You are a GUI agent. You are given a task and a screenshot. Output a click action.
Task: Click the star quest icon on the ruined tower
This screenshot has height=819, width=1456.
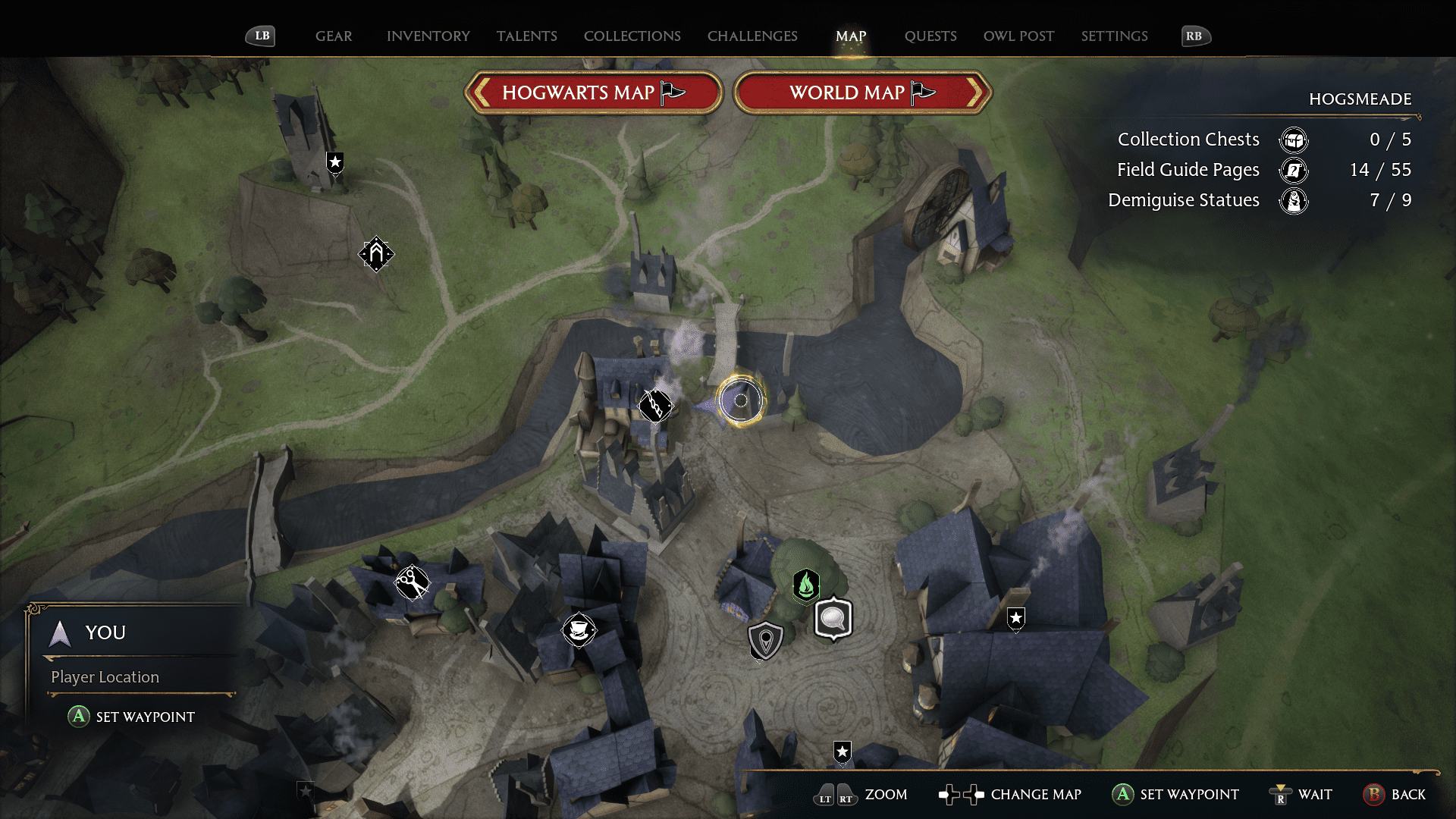(x=334, y=162)
